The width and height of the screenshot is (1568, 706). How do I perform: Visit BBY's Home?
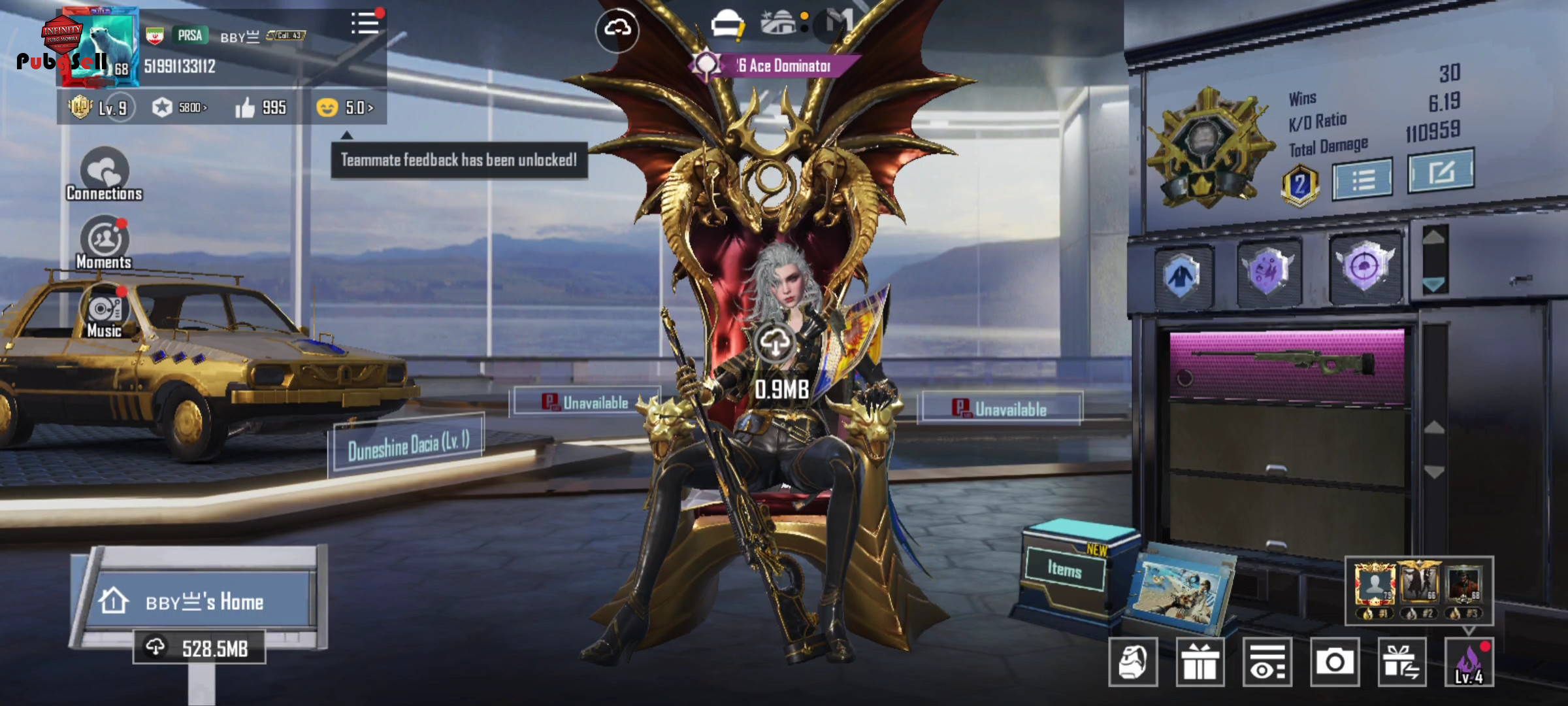click(x=203, y=601)
